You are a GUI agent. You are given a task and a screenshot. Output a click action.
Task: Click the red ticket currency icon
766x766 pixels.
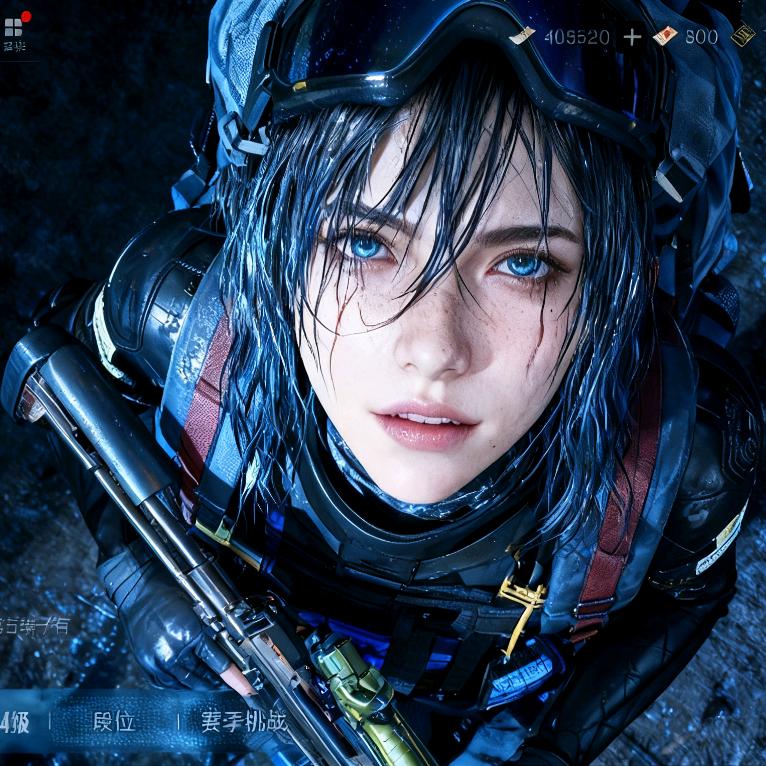(664, 36)
